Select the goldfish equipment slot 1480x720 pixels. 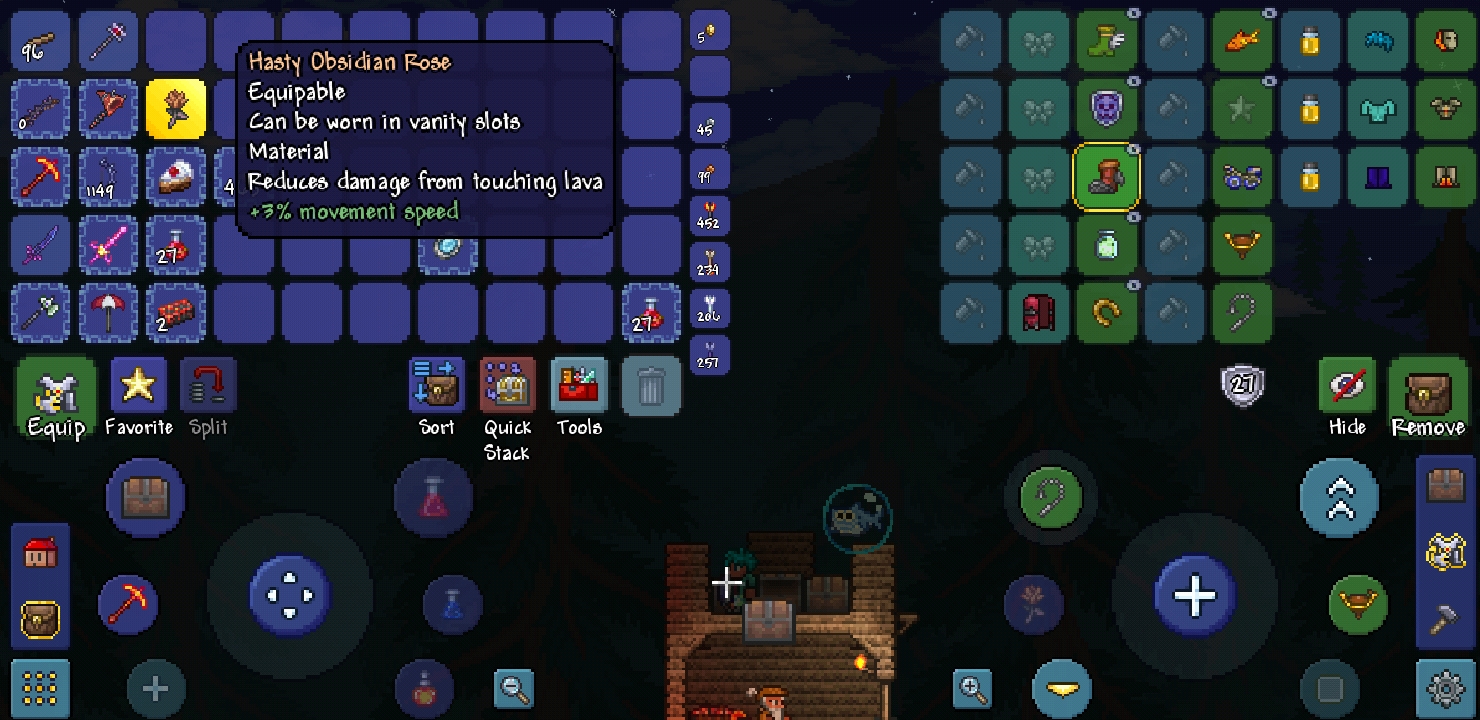coord(1242,40)
